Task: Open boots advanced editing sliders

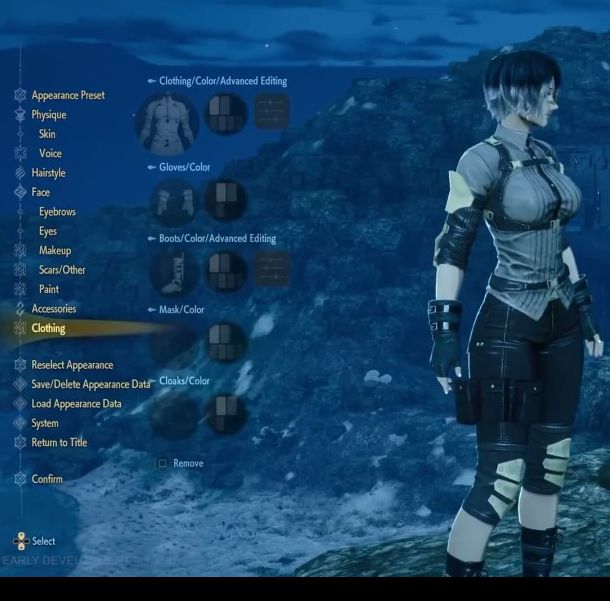Action: click(272, 269)
